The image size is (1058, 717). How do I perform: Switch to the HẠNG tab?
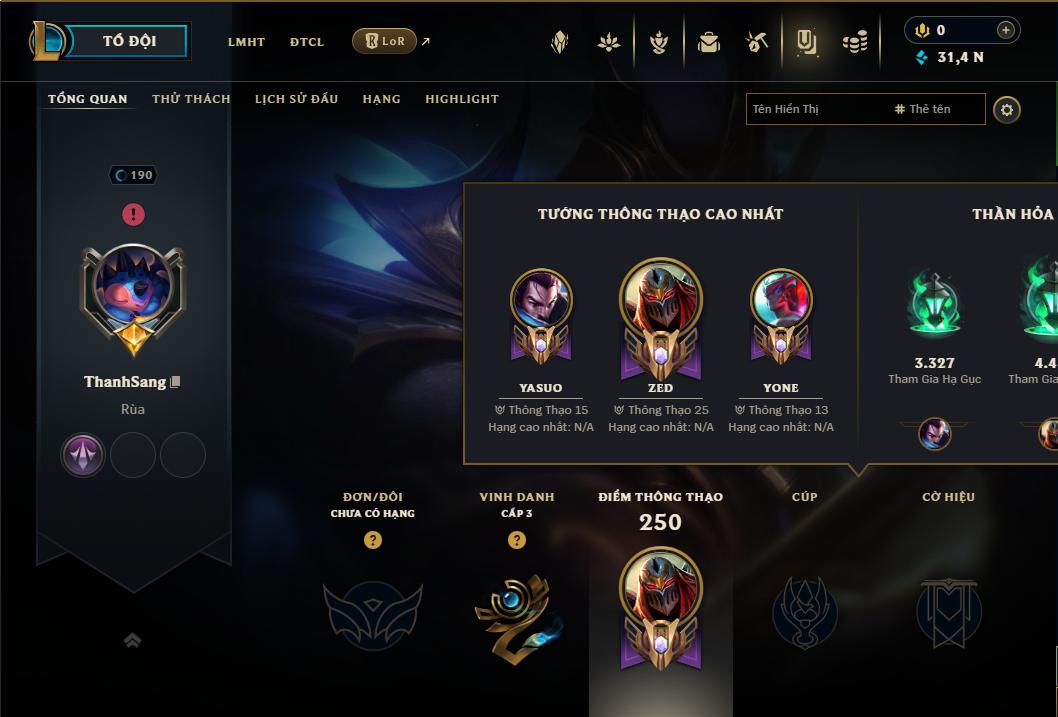[x=381, y=99]
